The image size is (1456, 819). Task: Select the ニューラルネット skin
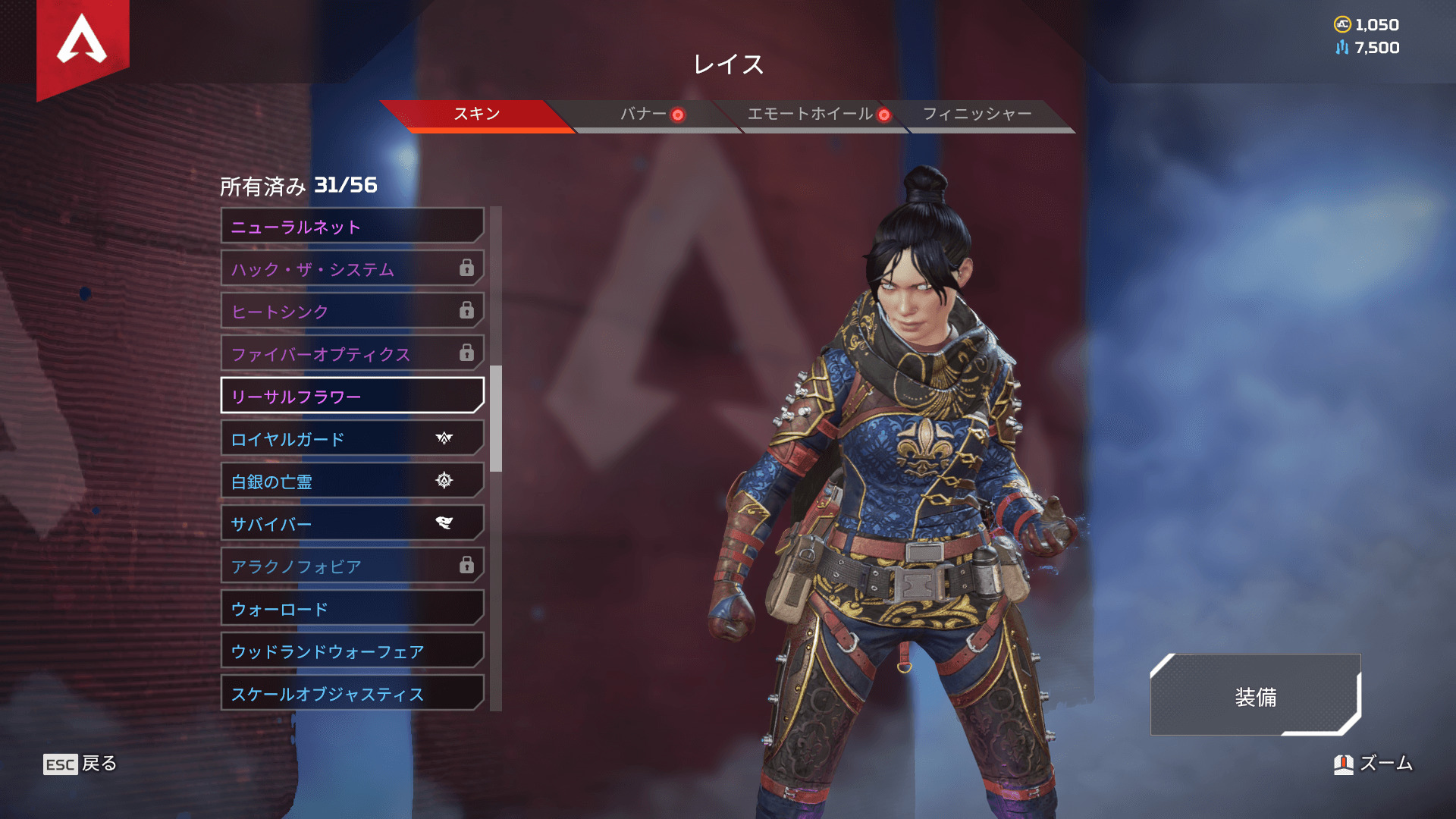pyautogui.click(x=352, y=226)
